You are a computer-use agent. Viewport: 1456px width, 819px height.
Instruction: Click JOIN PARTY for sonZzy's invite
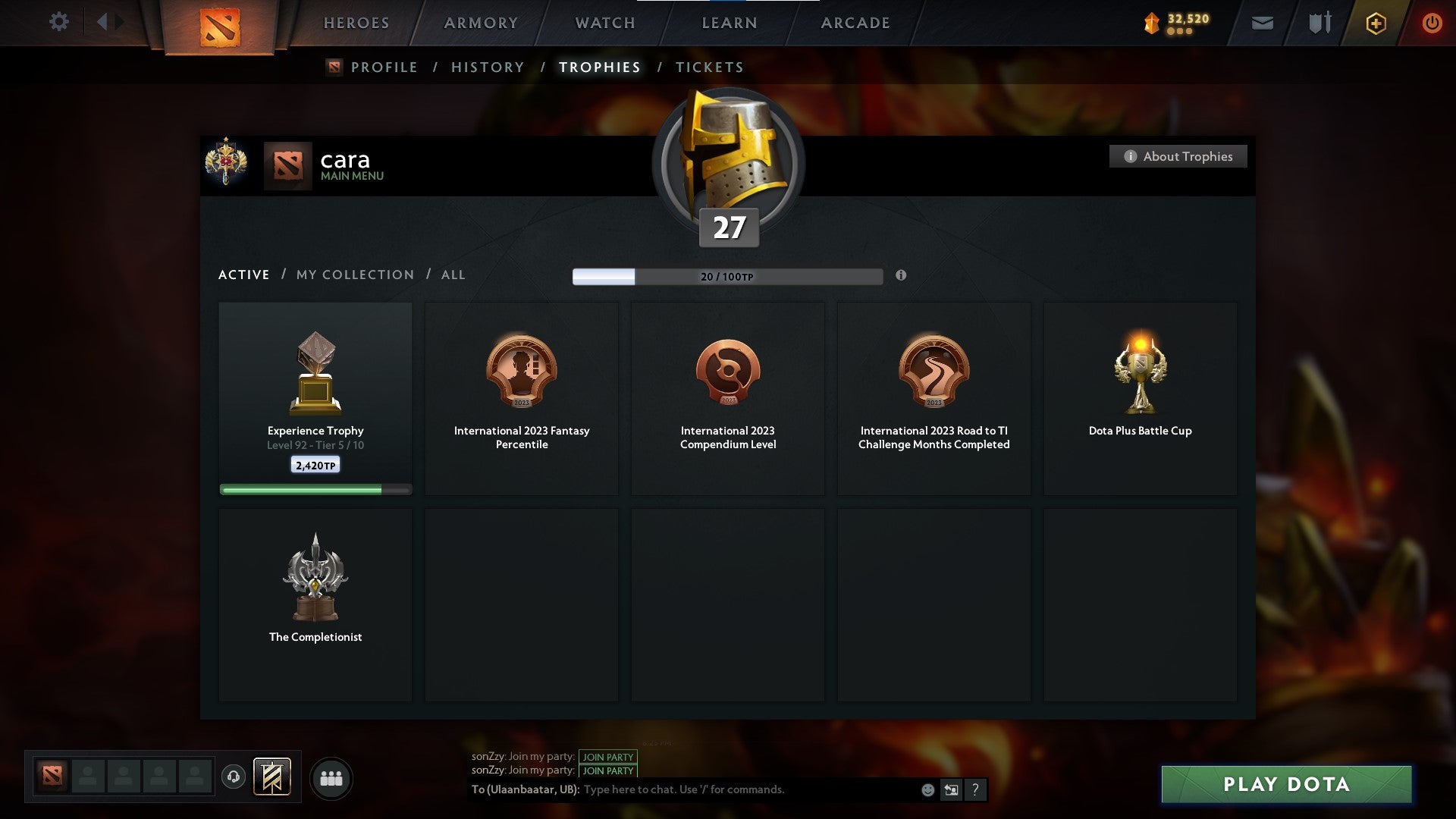click(x=607, y=757)
